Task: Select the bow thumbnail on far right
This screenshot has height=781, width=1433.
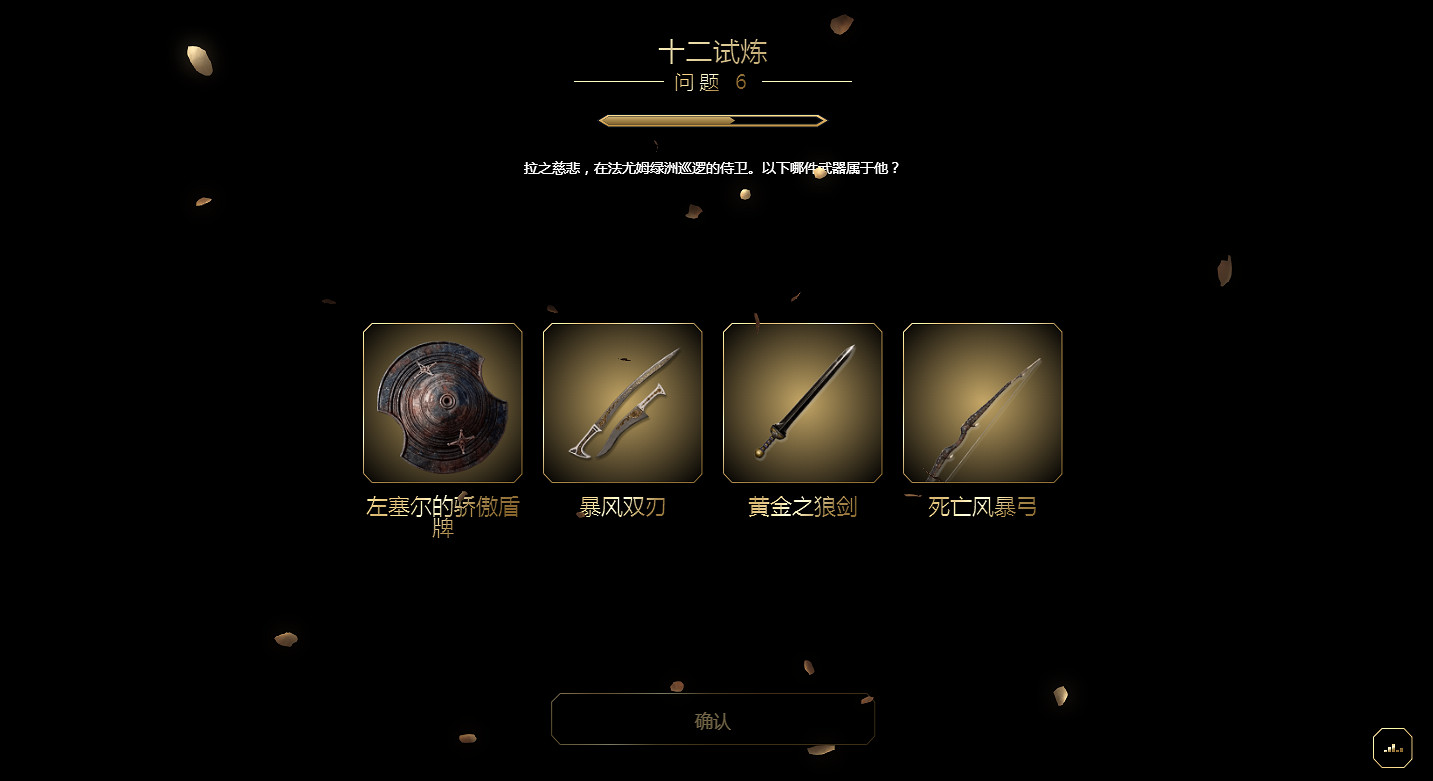Action: pyautogui.click(x=982, y=403)
